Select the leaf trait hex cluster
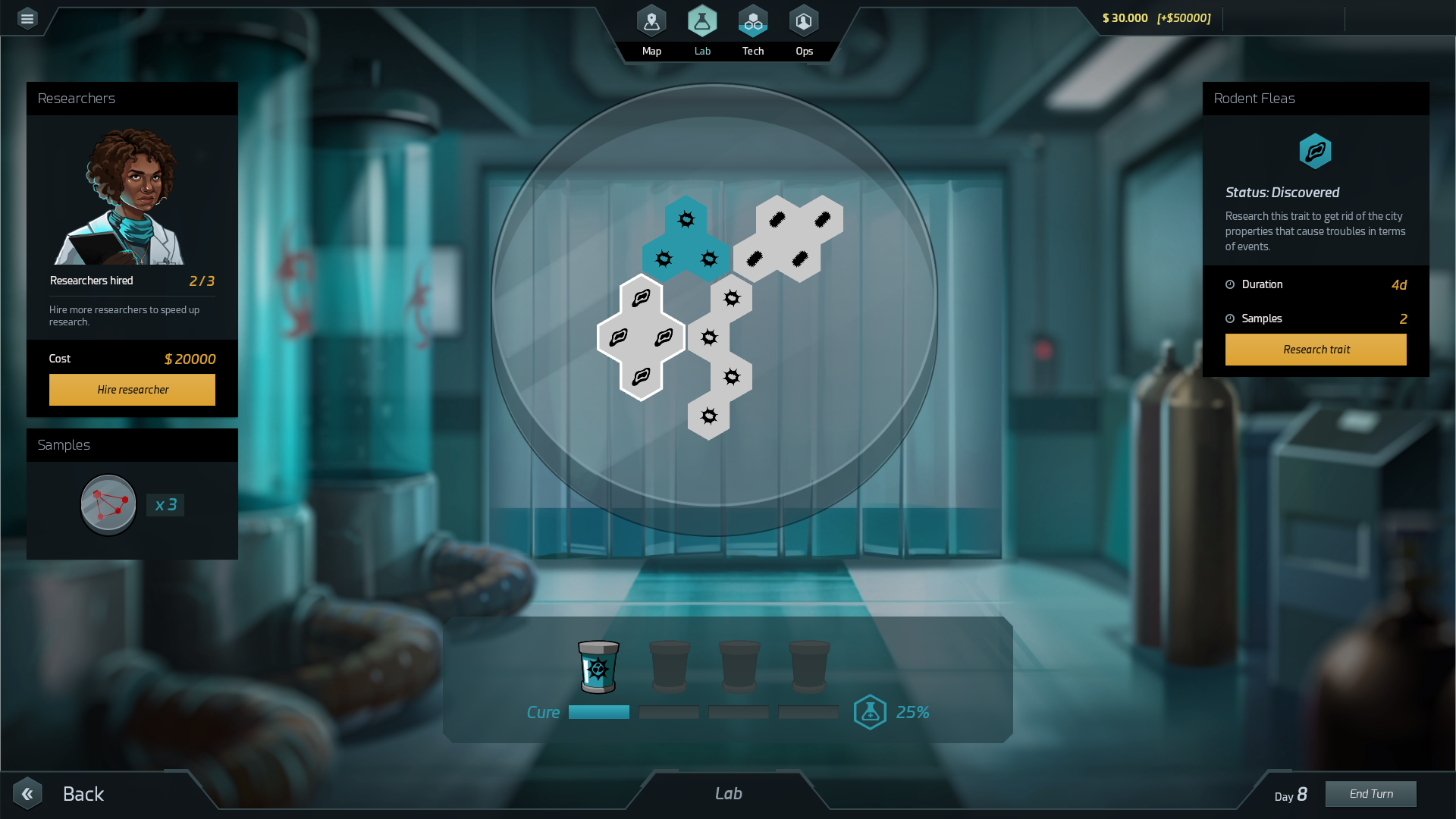The width and height of the screenshot is (1456, 819). [x=641, y=337]
